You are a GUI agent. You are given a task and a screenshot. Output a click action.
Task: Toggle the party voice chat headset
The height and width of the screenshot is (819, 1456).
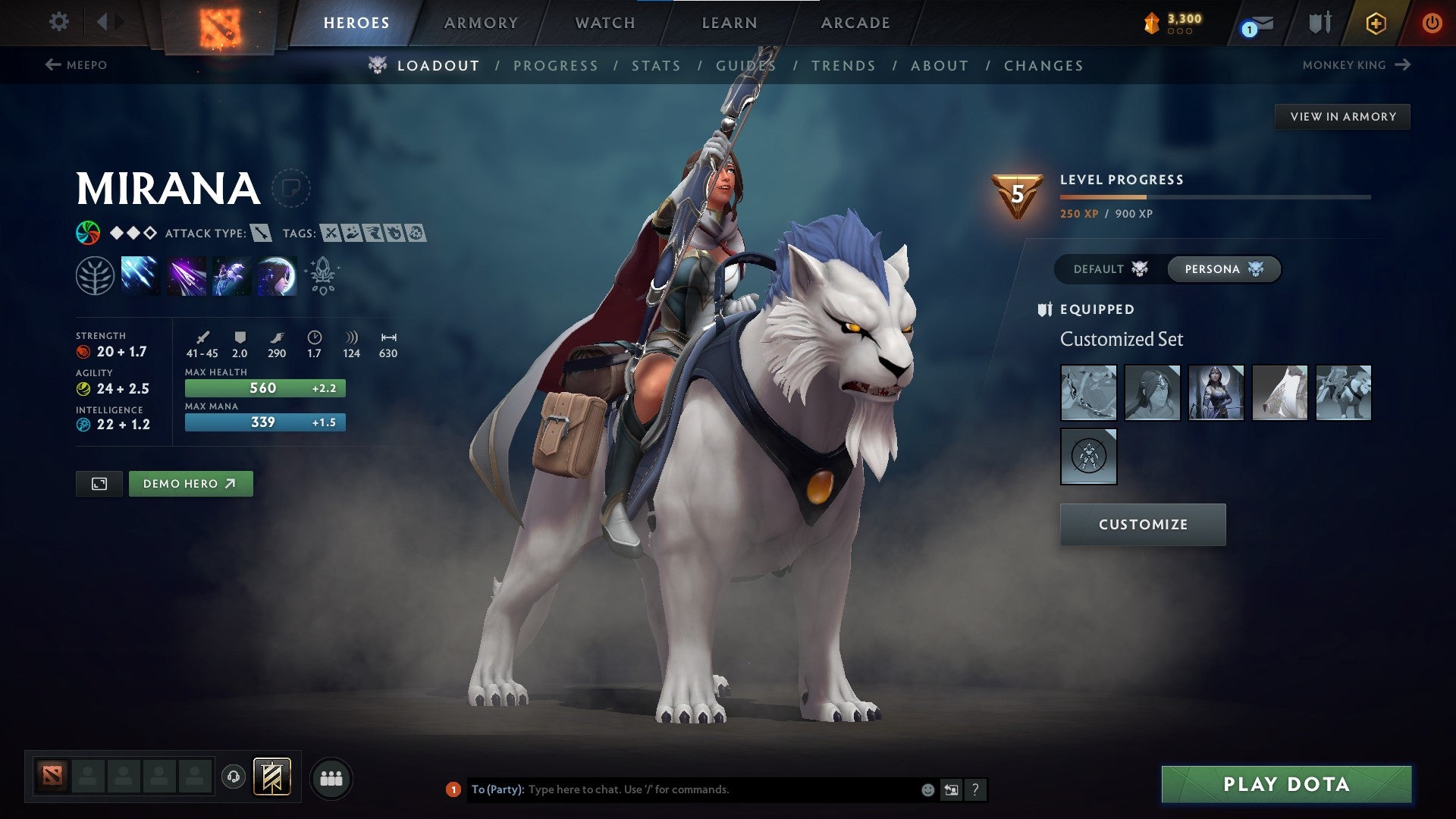tap(234, 777)
